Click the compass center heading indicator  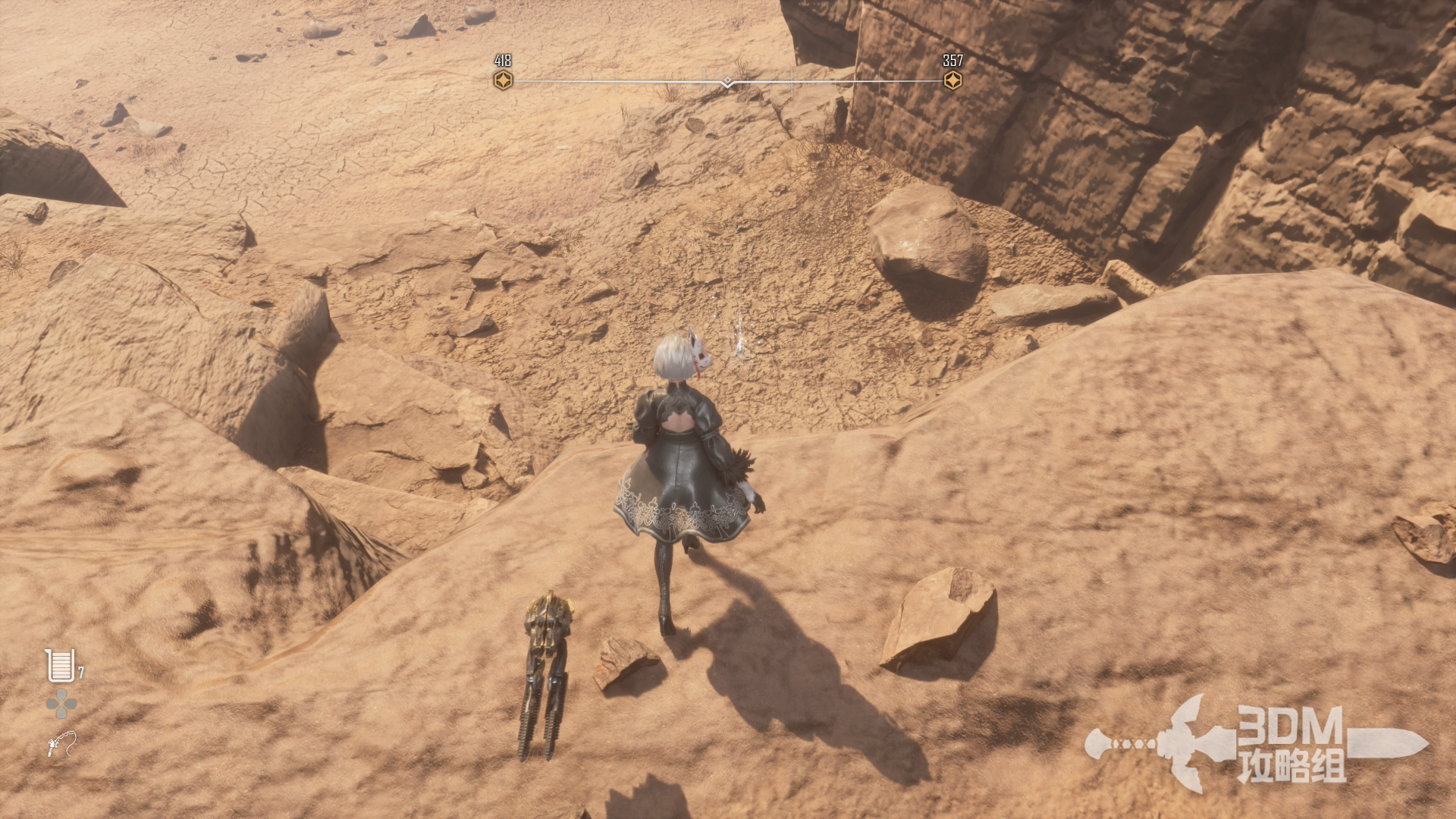pyautogui.click(x=727, y=82)
